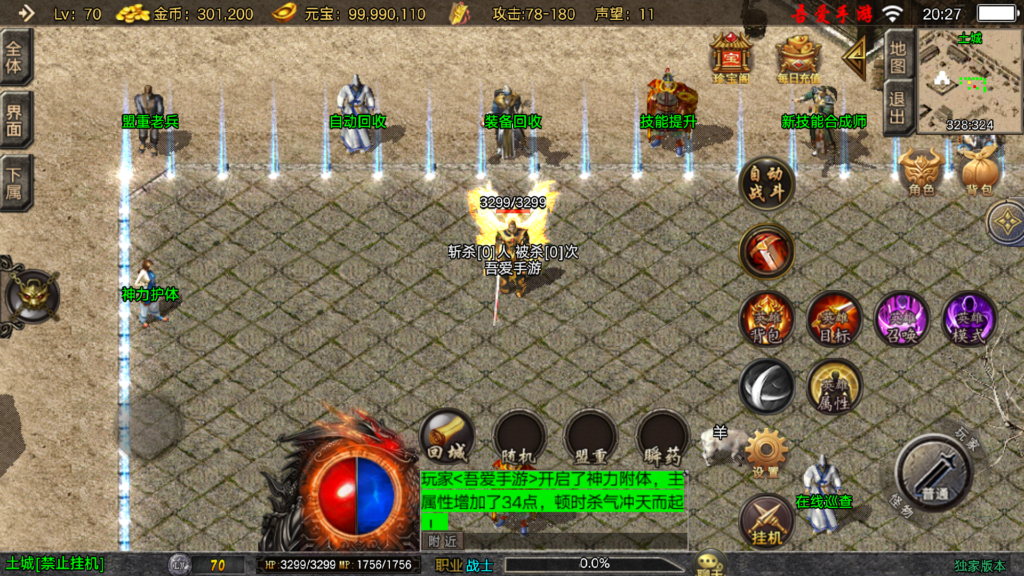Open the 设置 gear settings
1024x576 pixels.
coord(767,452)
